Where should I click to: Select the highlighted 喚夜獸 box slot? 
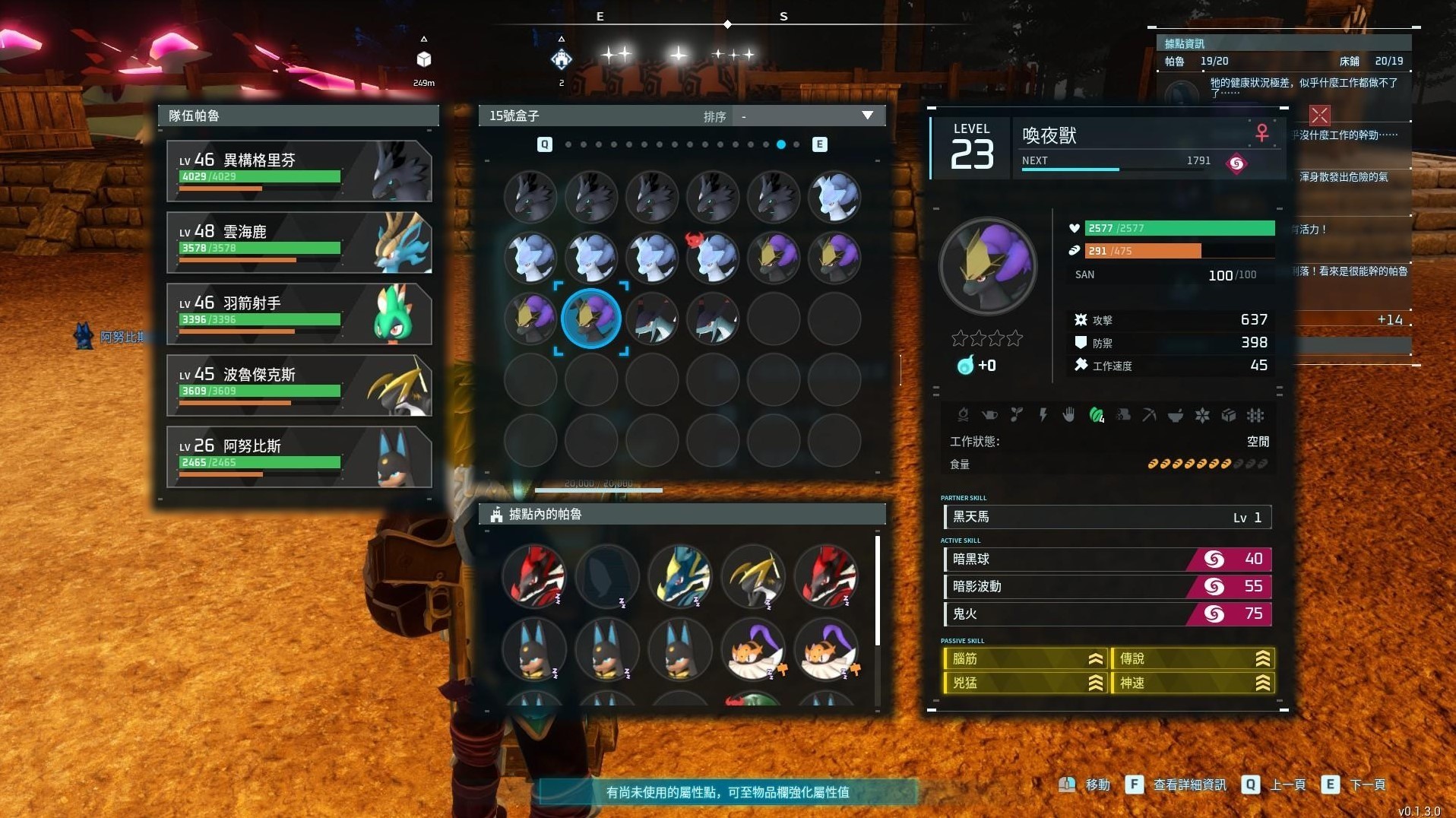pyautogui.click(x=591, y=319)
